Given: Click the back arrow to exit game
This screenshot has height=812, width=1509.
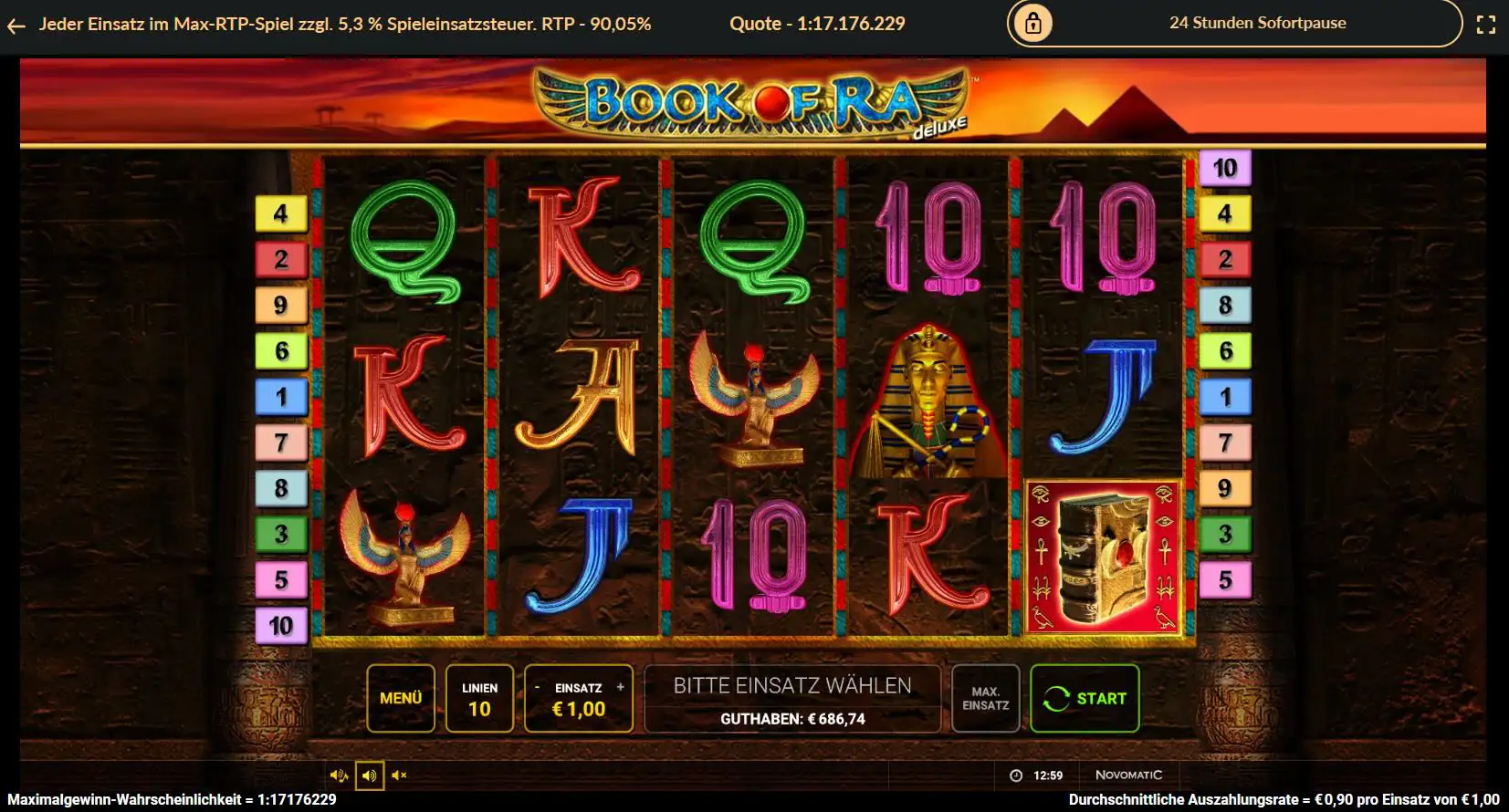Looking at the screenshot, I should (x=15, y=25).
